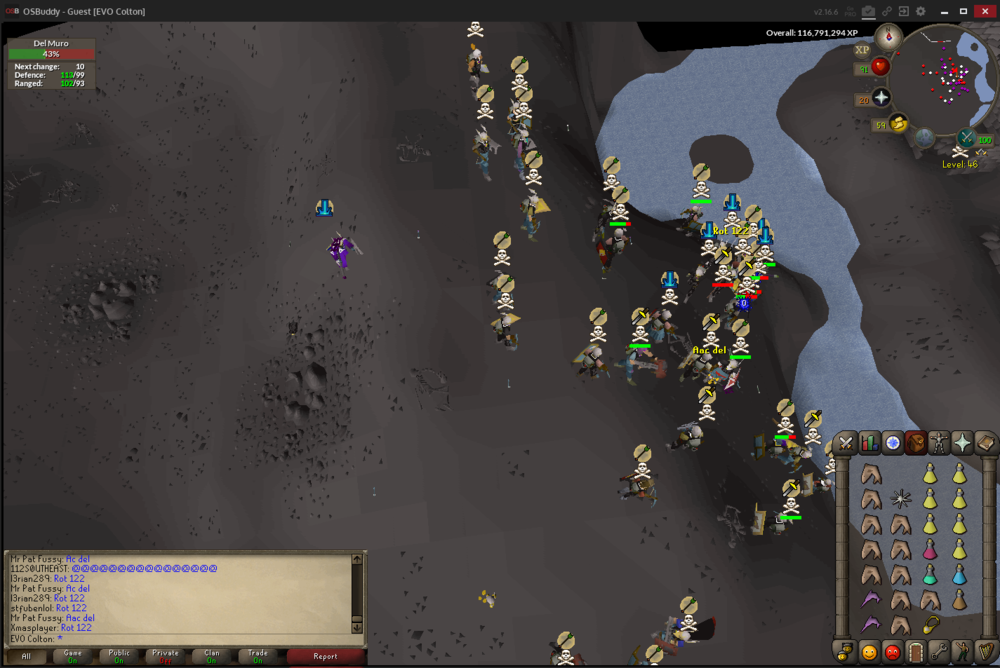
Task: Open the wrench Settings tab
Action: 938,652
